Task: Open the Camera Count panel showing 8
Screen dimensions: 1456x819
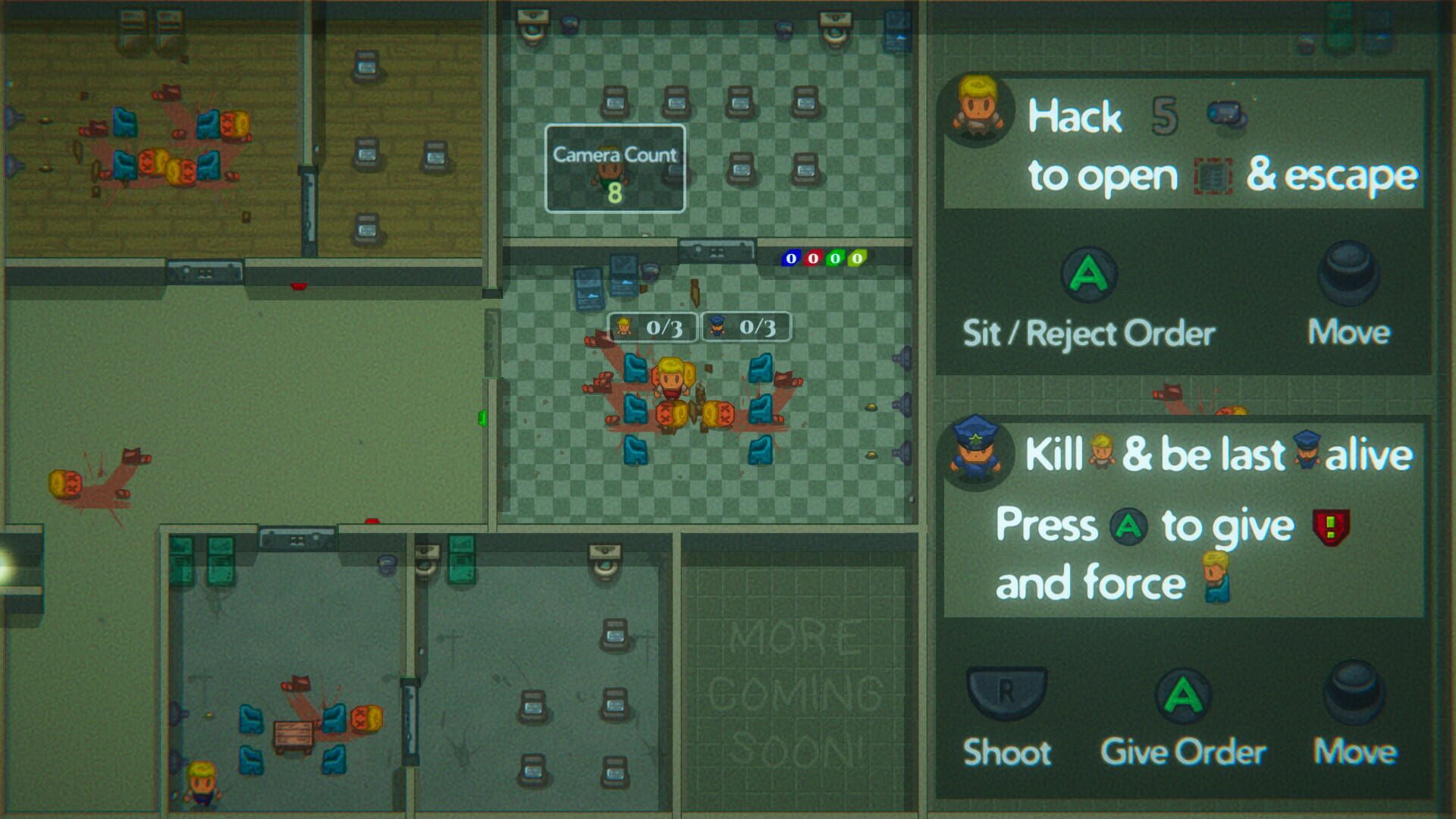Action: [614, 168]
